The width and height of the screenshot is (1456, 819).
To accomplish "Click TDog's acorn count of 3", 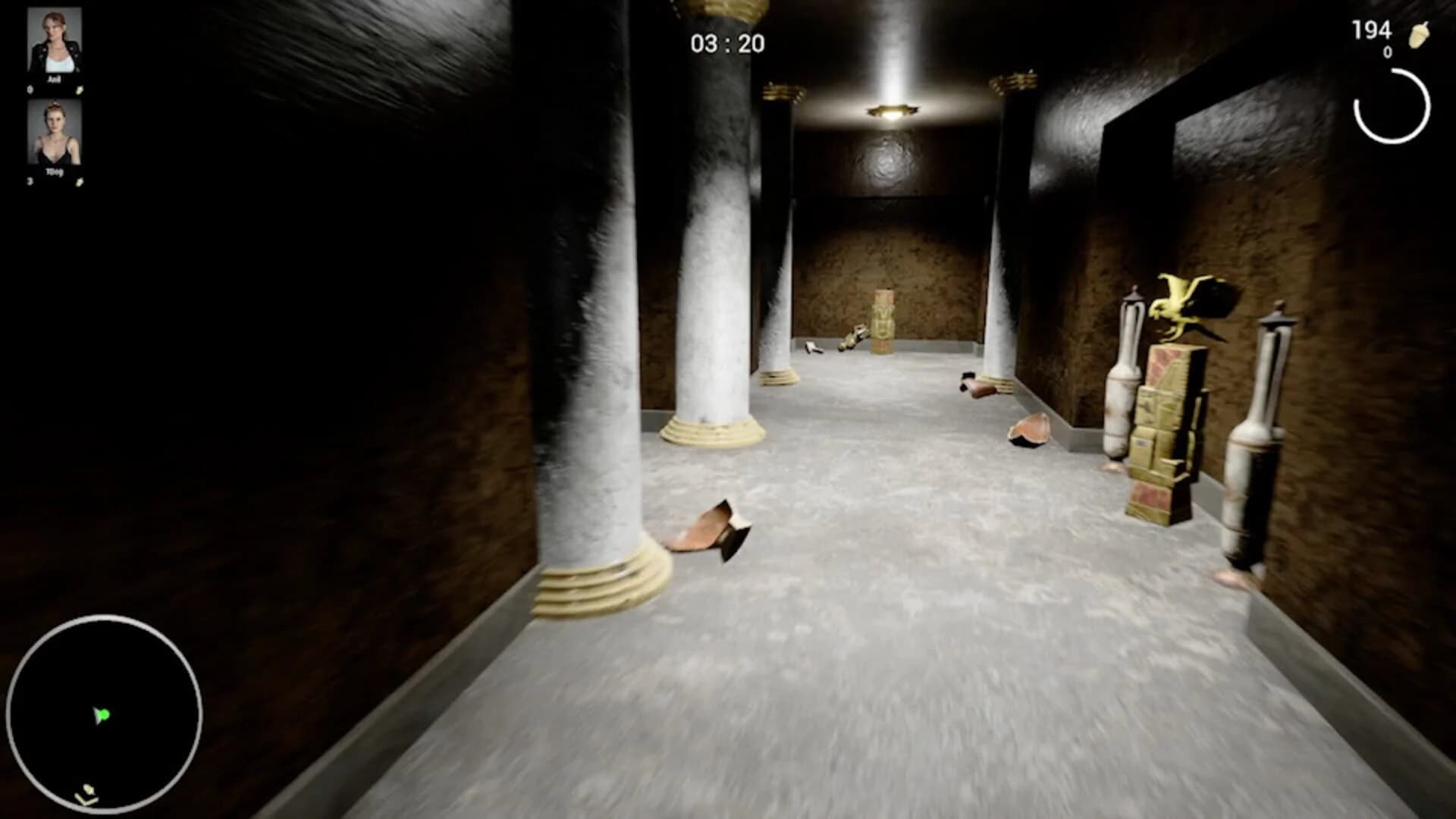I will (29, 182).
